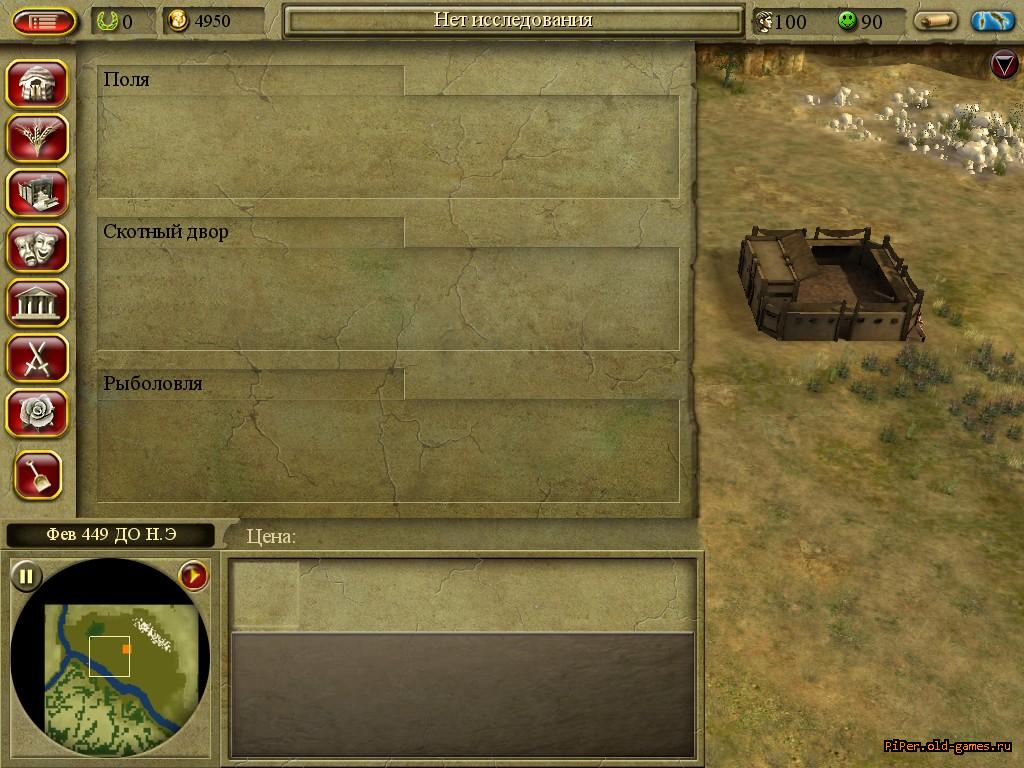Activate the shovel demolish tool
Screen dimensions: 1024x768
[x=38, y=475]
